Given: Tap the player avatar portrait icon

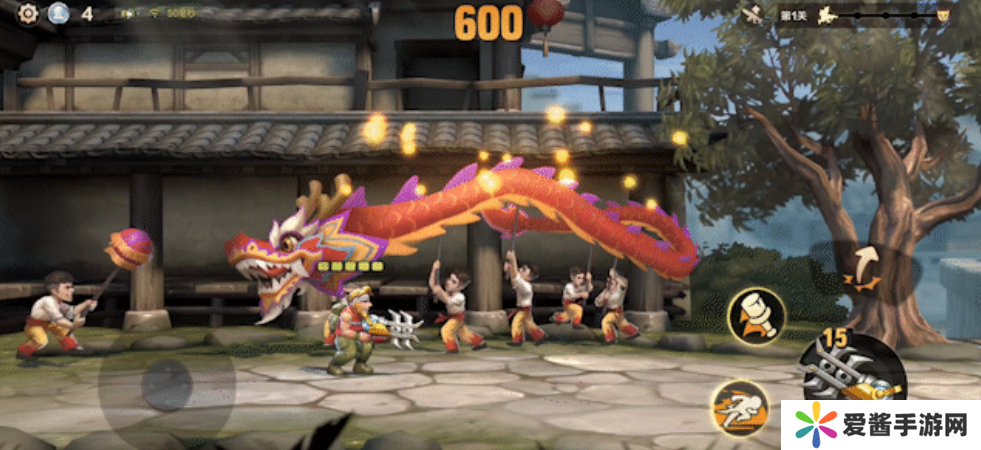Looking at the screenshot, I should tap(58, 13).
